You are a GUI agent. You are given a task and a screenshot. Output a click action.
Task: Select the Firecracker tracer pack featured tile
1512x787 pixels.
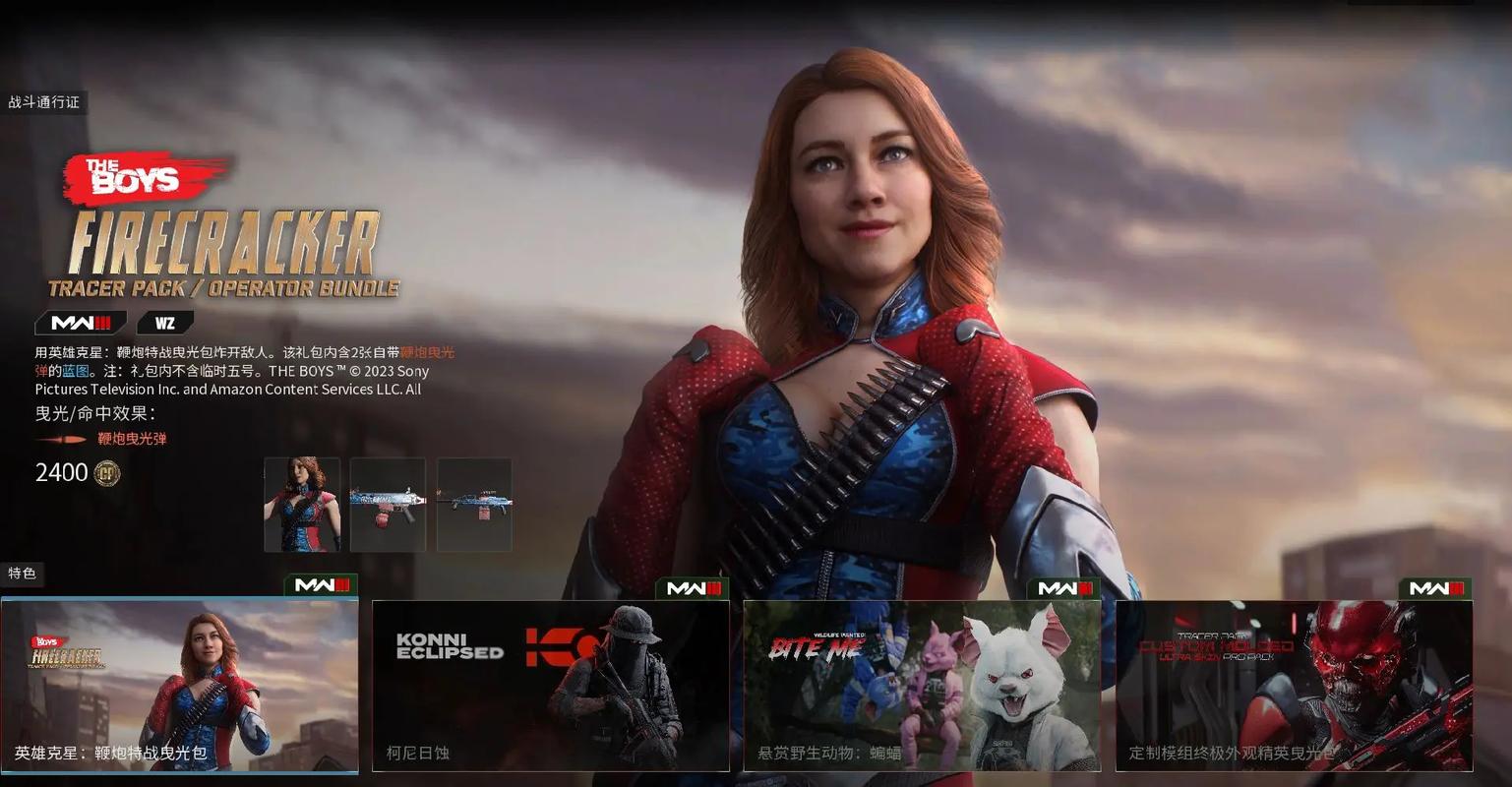[179, 686]
